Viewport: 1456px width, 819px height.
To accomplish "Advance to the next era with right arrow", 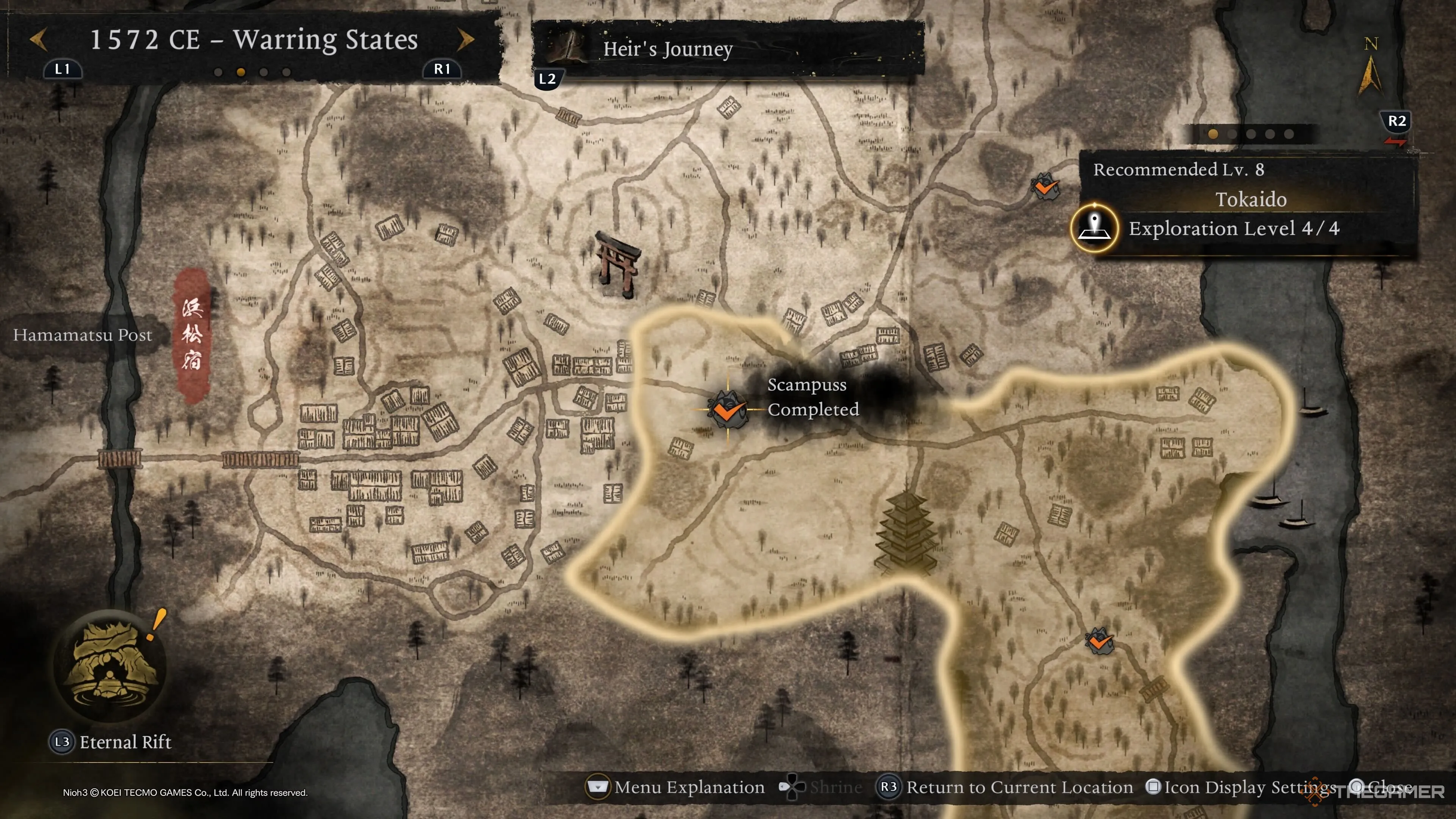I will [x=465, y=39].
